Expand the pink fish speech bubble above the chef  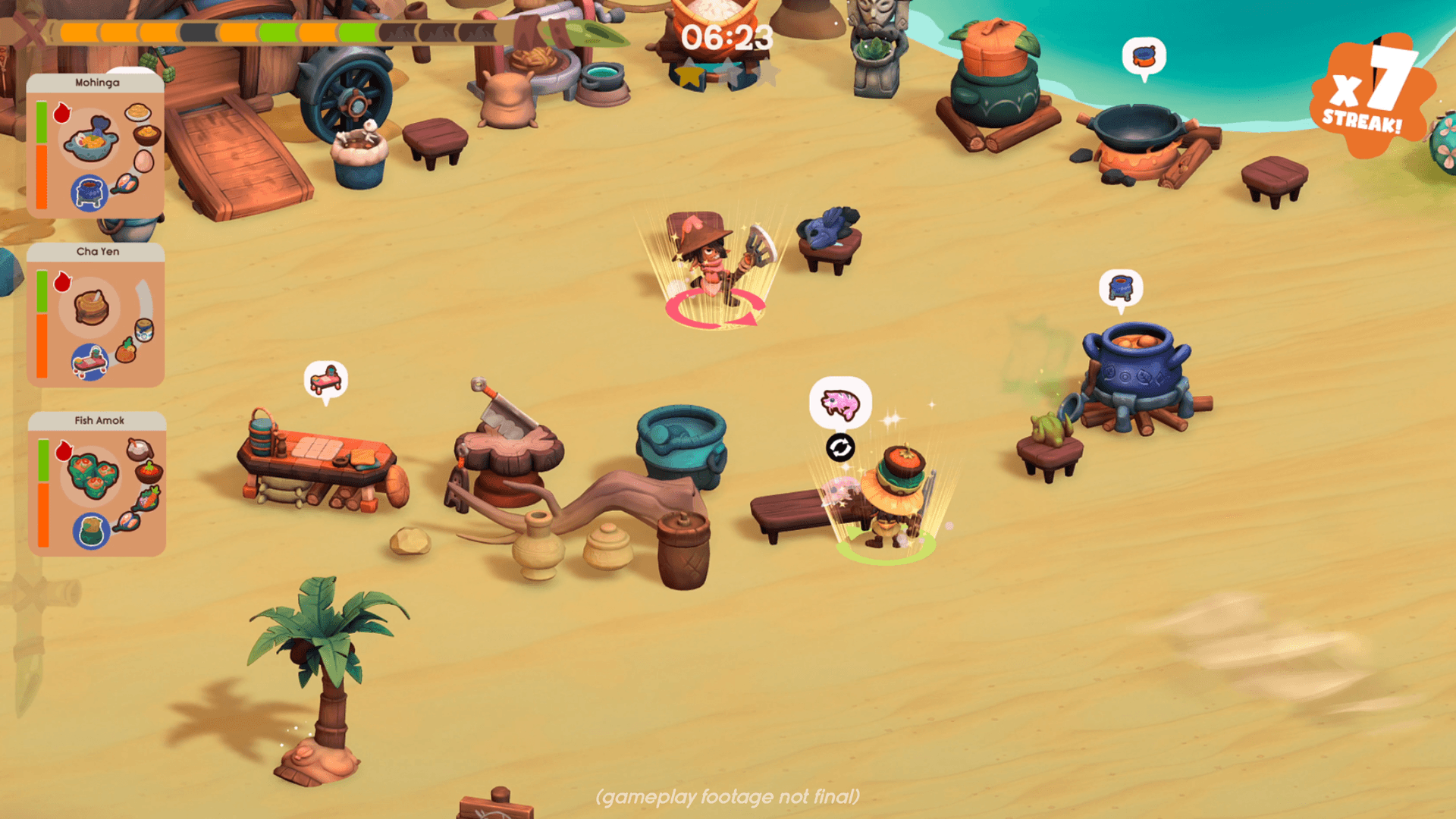pyautogui.click(x=839, y=402)
